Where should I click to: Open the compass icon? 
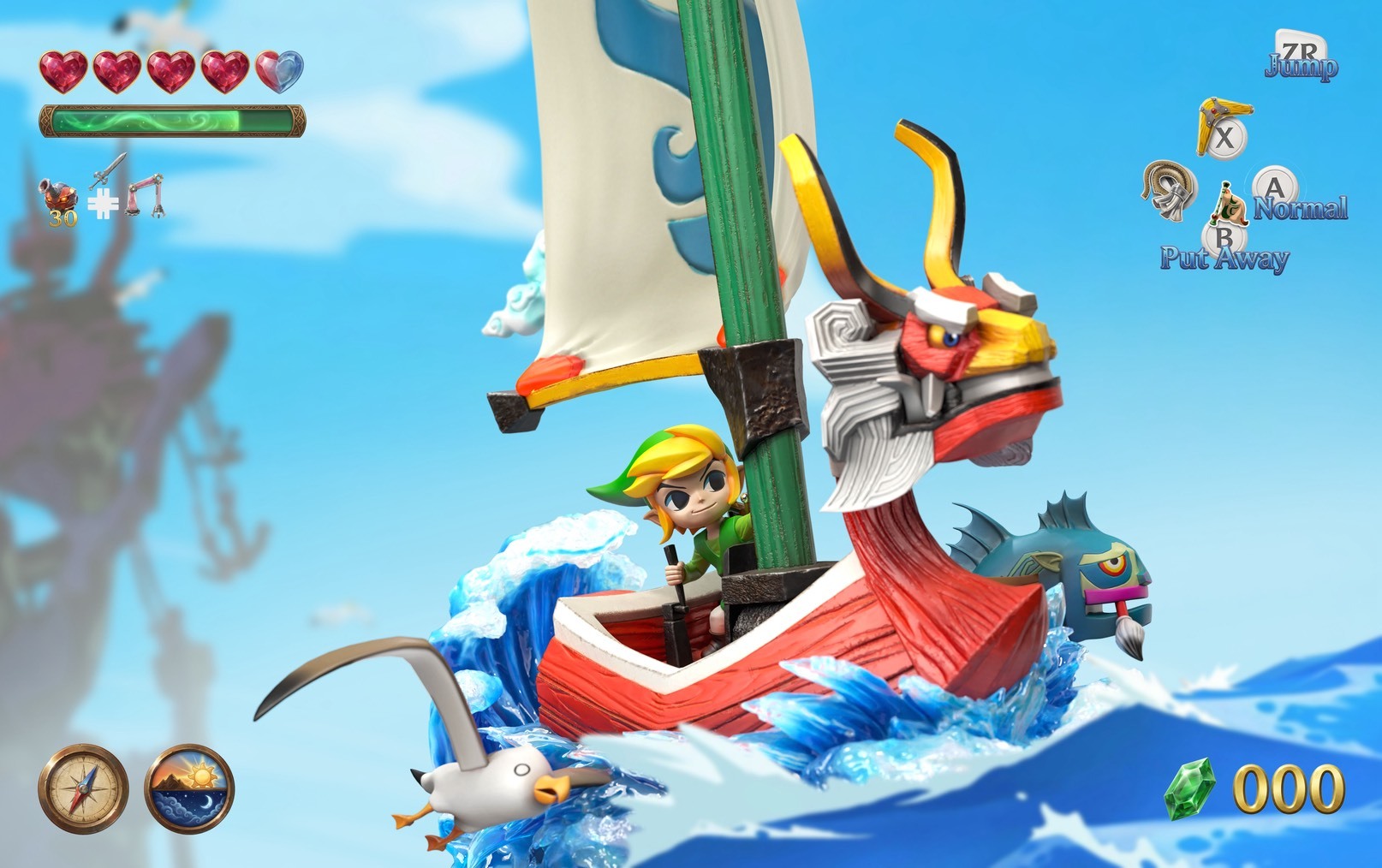[83, 788]
